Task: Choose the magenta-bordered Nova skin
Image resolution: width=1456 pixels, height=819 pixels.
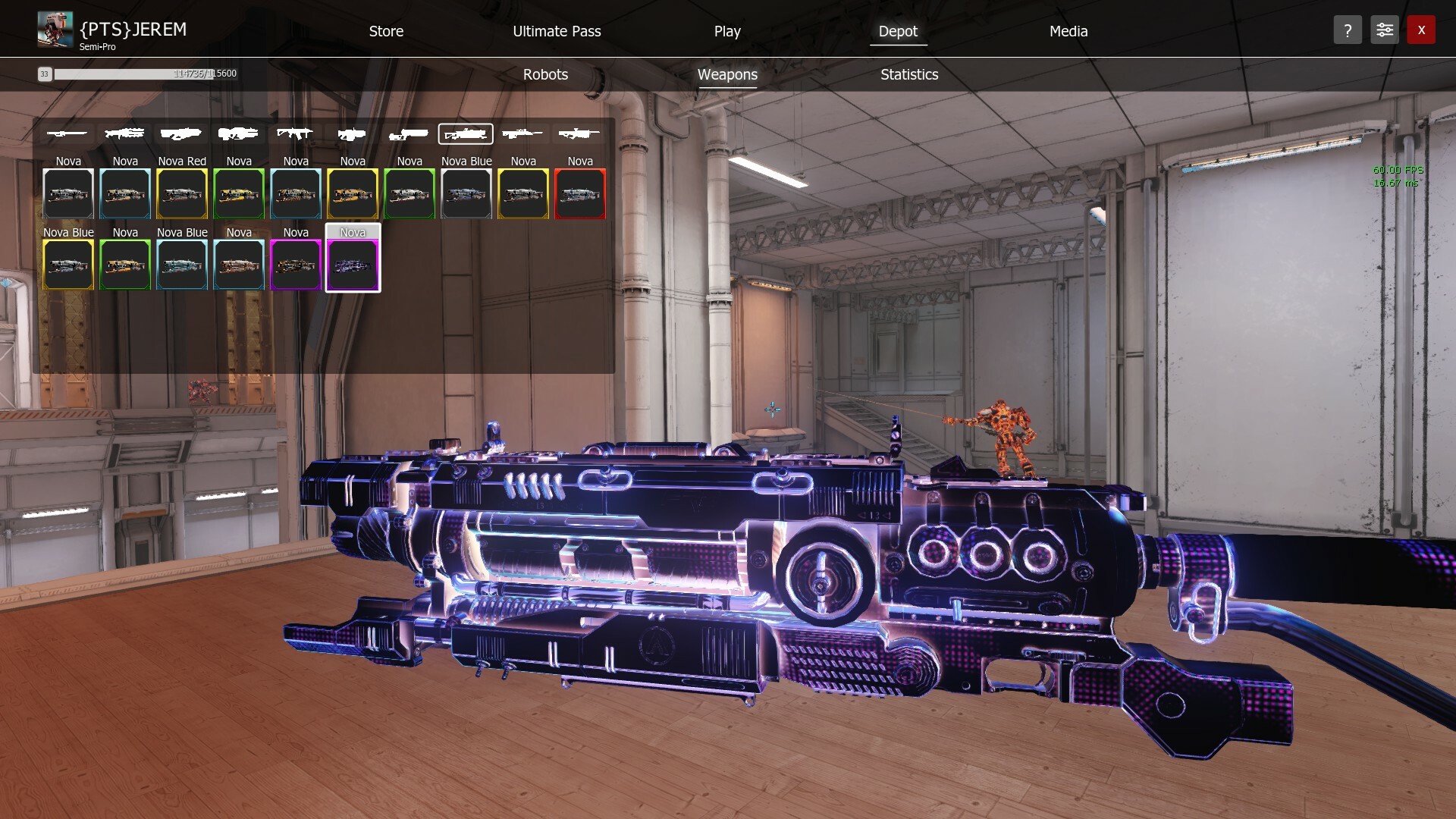Action: (296, 265)
